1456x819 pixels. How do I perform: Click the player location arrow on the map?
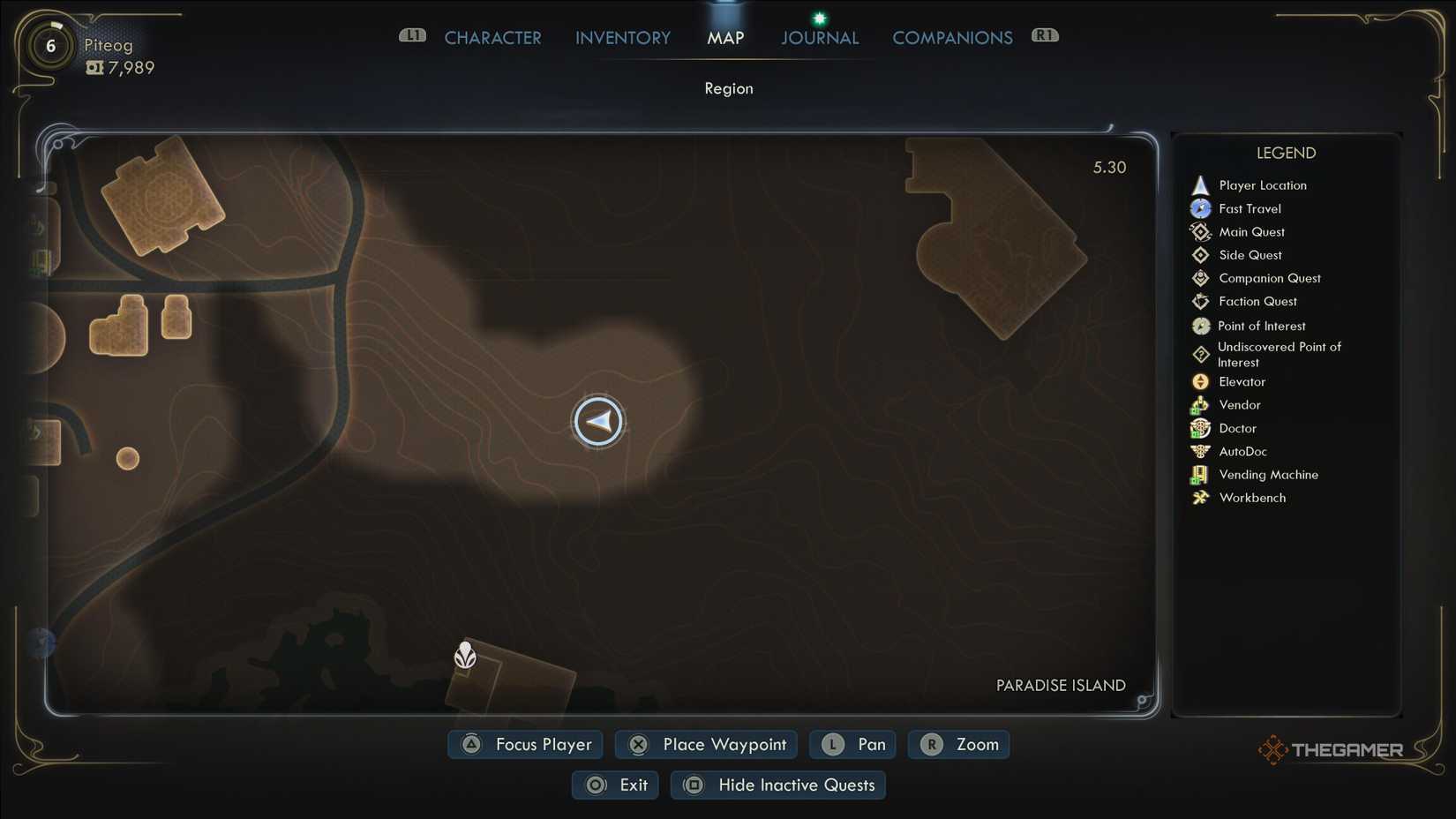[x=599, y=422]
